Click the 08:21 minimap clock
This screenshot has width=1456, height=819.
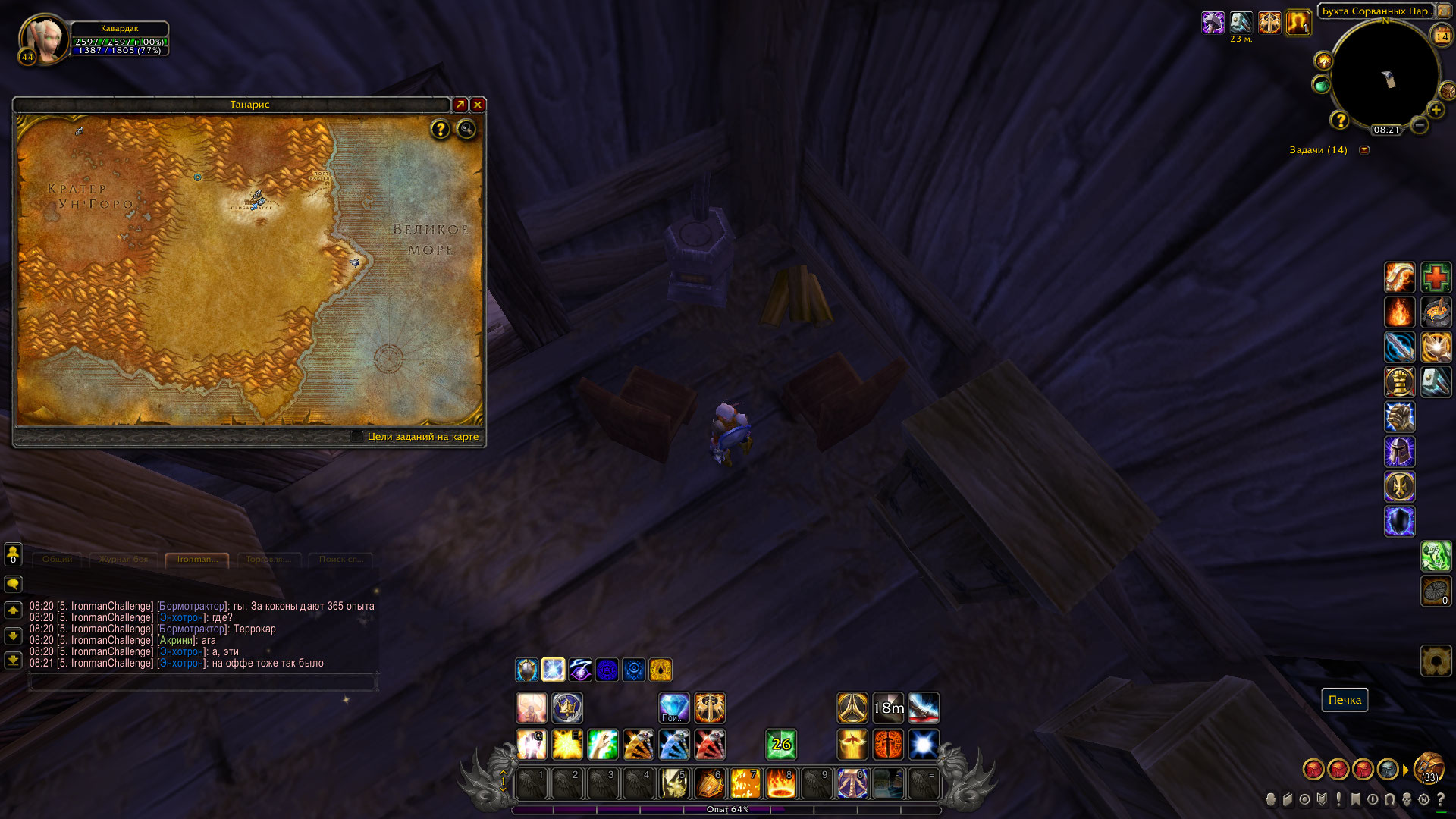(x=1386, y=130)
